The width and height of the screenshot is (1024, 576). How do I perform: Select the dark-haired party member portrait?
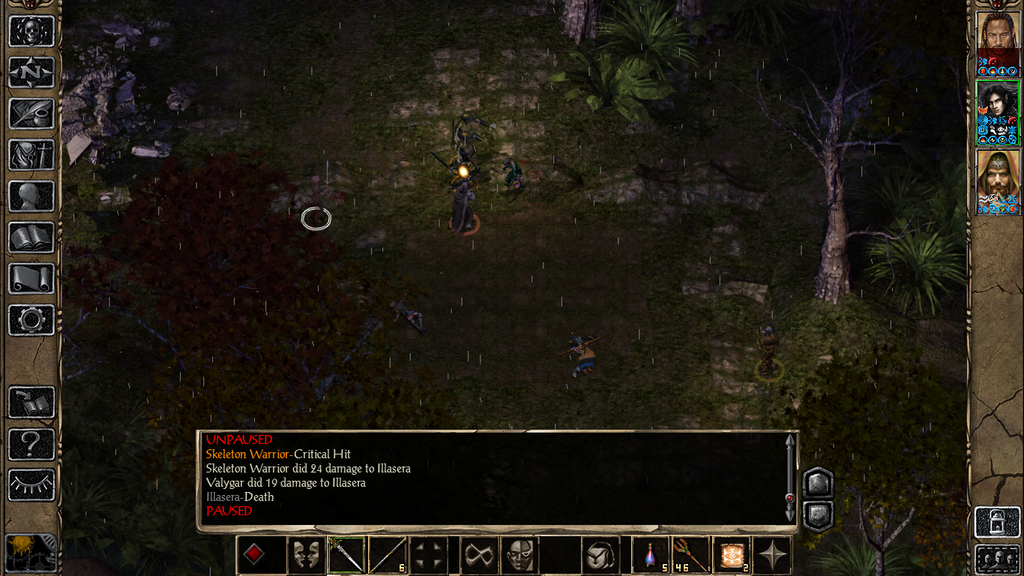pos(997,112)
